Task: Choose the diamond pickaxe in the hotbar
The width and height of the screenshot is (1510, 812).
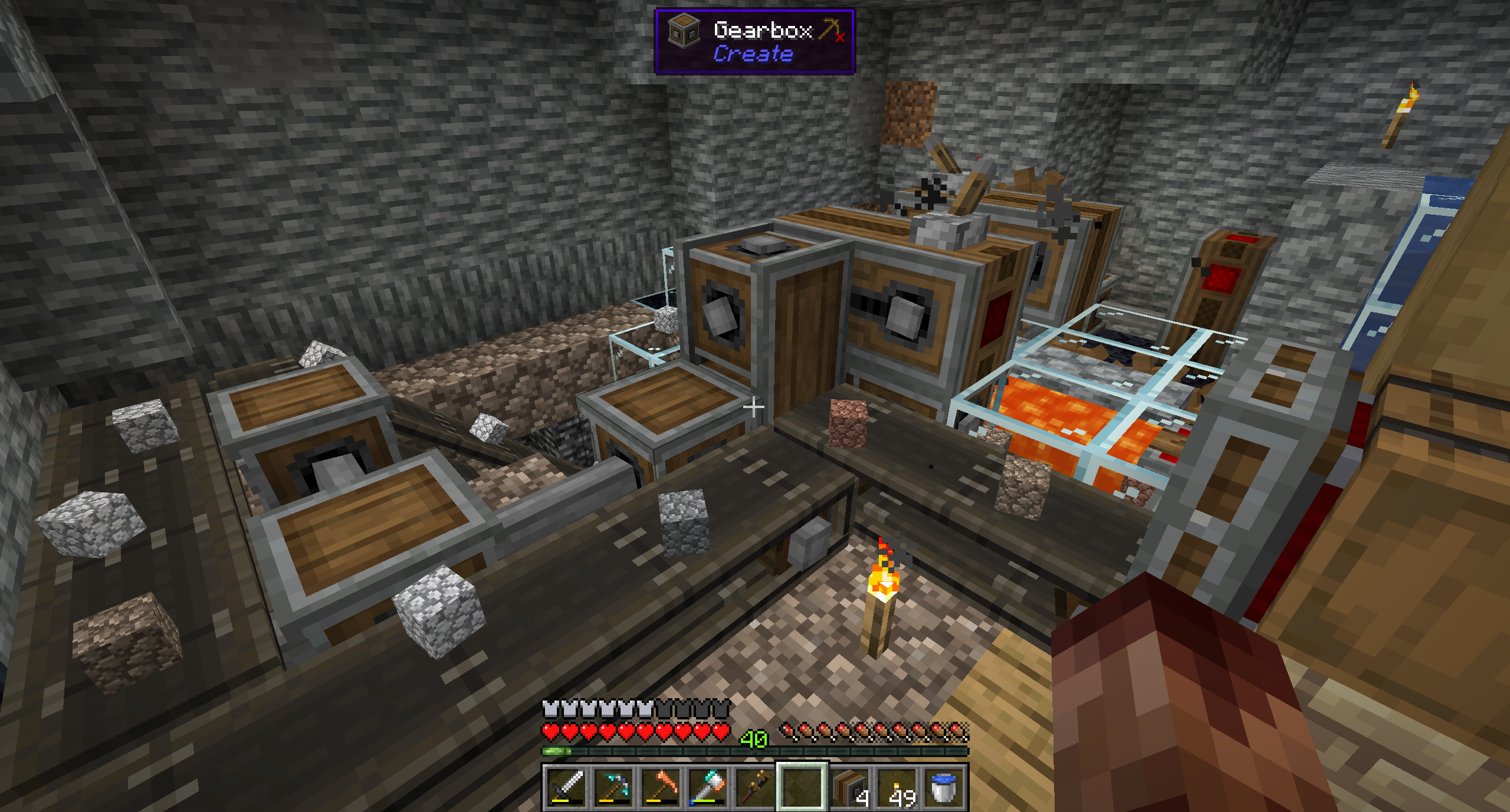Action: 613,787
